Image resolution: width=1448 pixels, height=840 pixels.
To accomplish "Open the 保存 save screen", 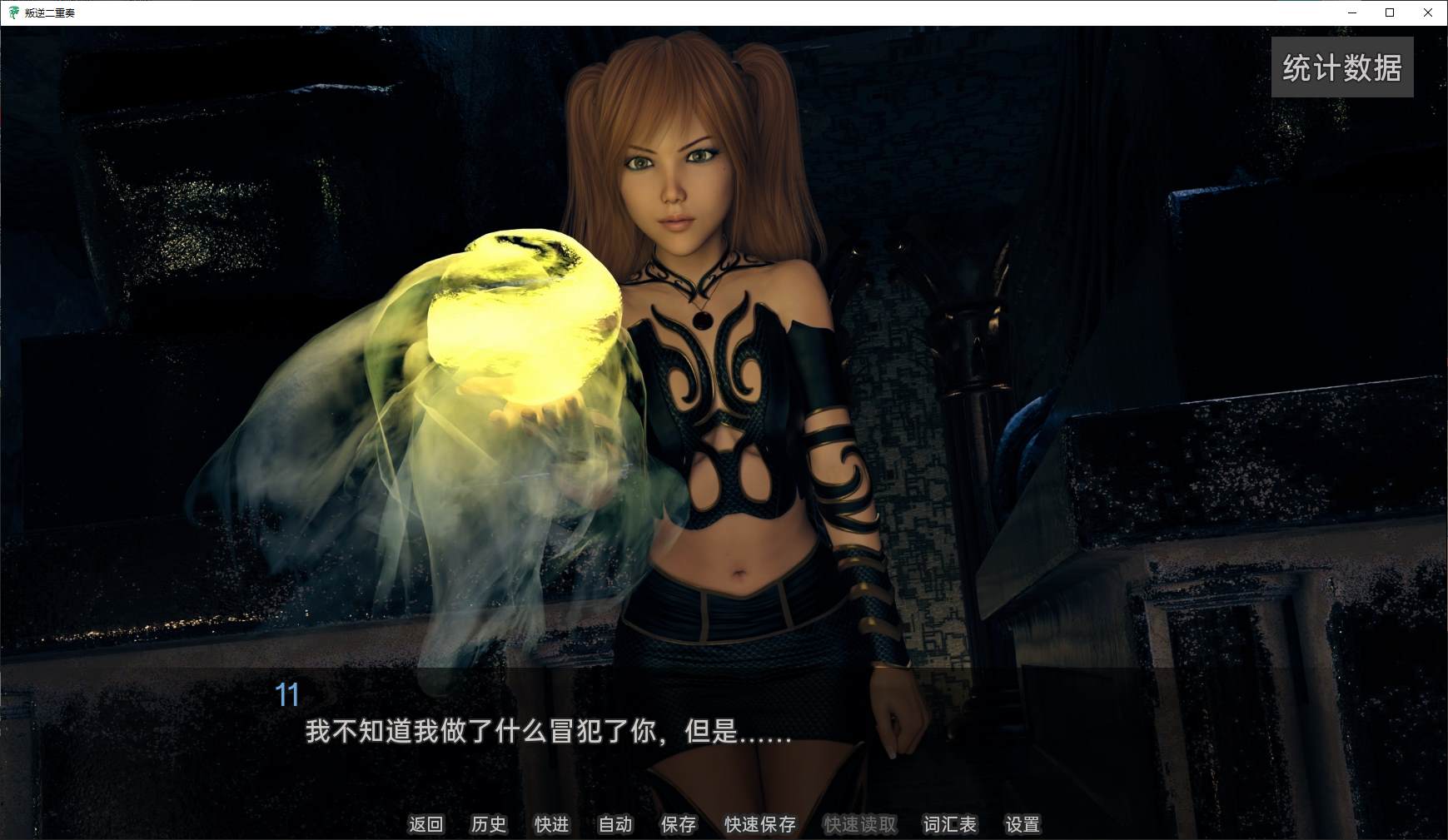I will [678, 824].
